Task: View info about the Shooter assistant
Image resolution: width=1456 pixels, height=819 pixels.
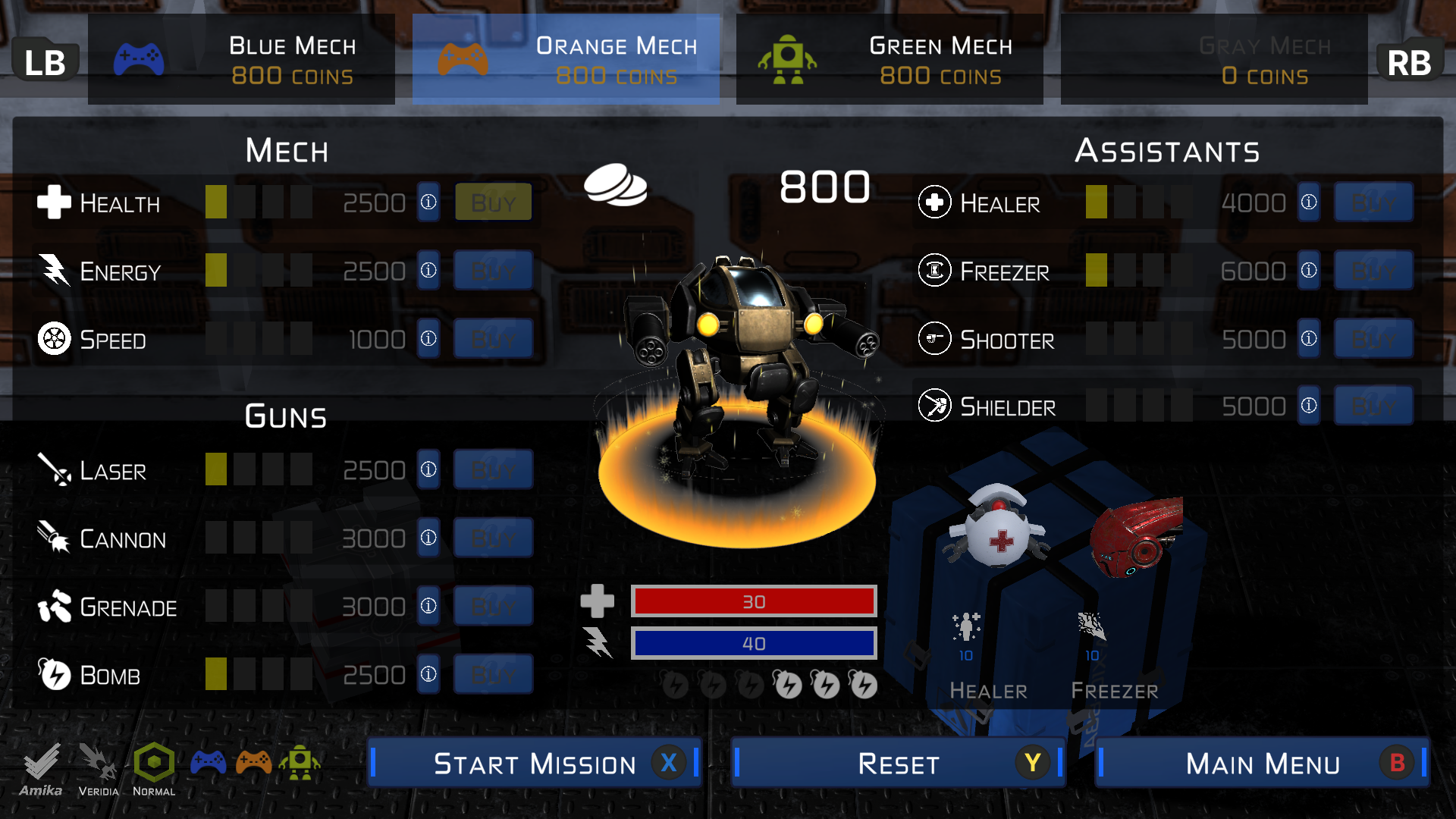Action: pyautogui.click(x=1309, y=339)
